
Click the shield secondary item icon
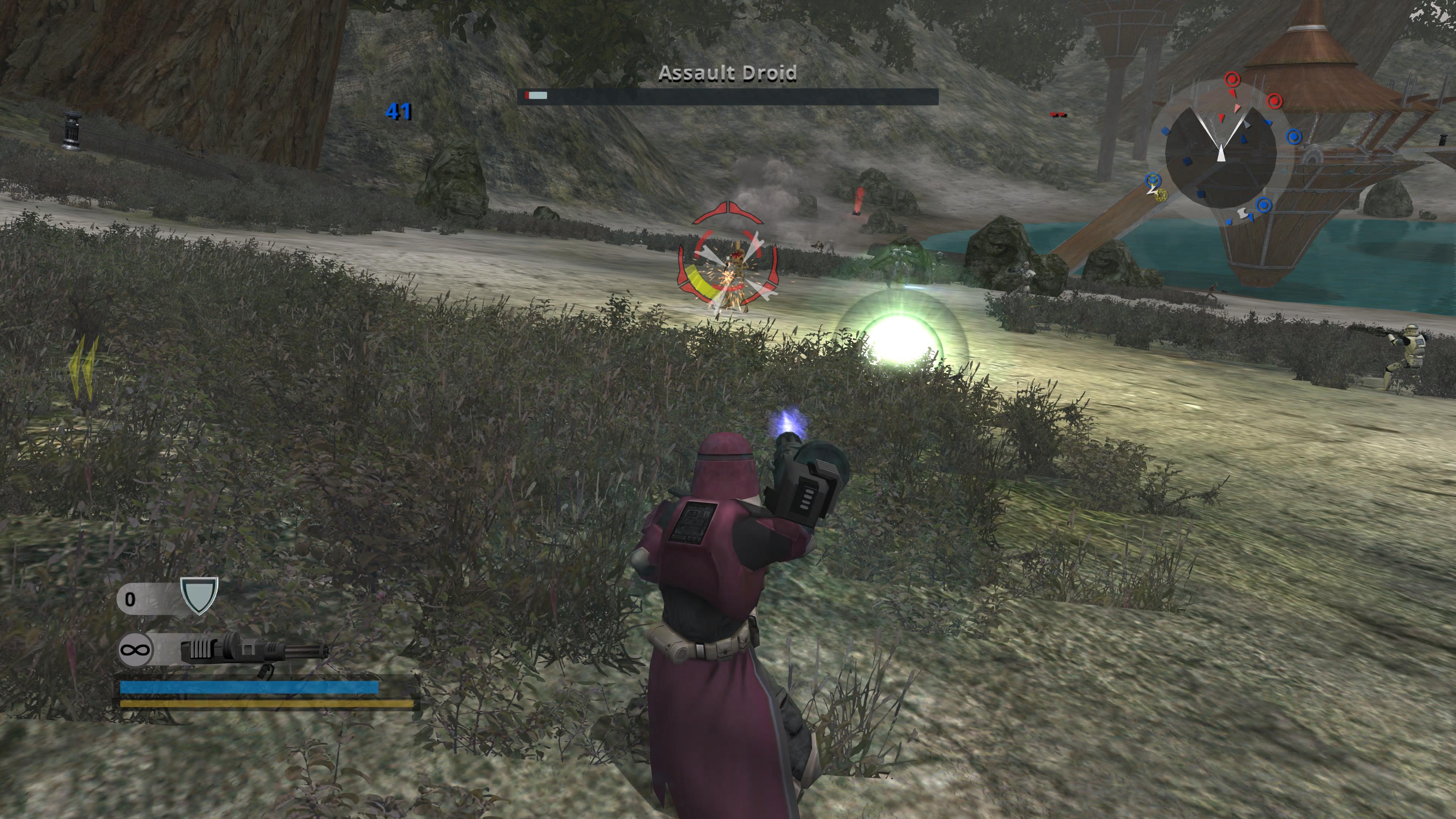coord(199,595)
